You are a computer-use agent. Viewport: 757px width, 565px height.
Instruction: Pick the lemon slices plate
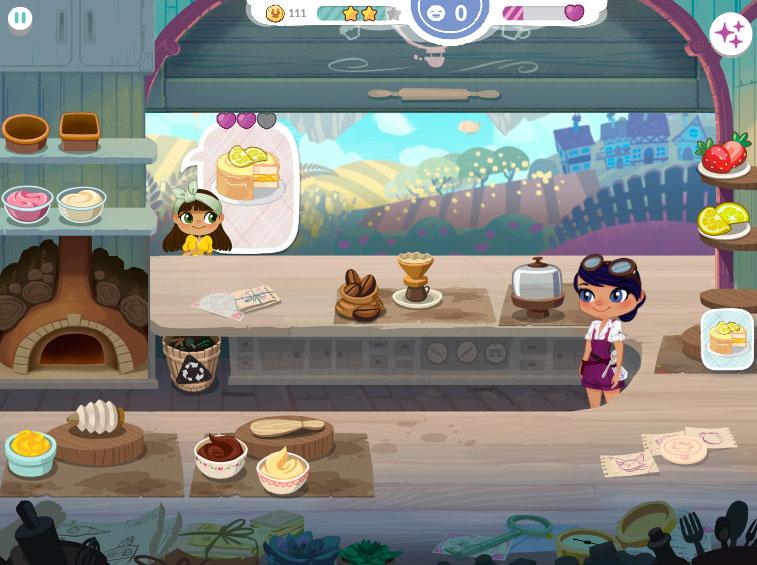click(723, 219)
